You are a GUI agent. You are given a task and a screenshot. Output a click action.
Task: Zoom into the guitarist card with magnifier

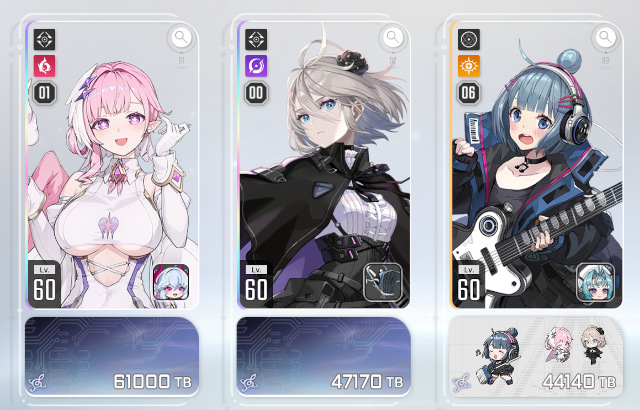605,38
